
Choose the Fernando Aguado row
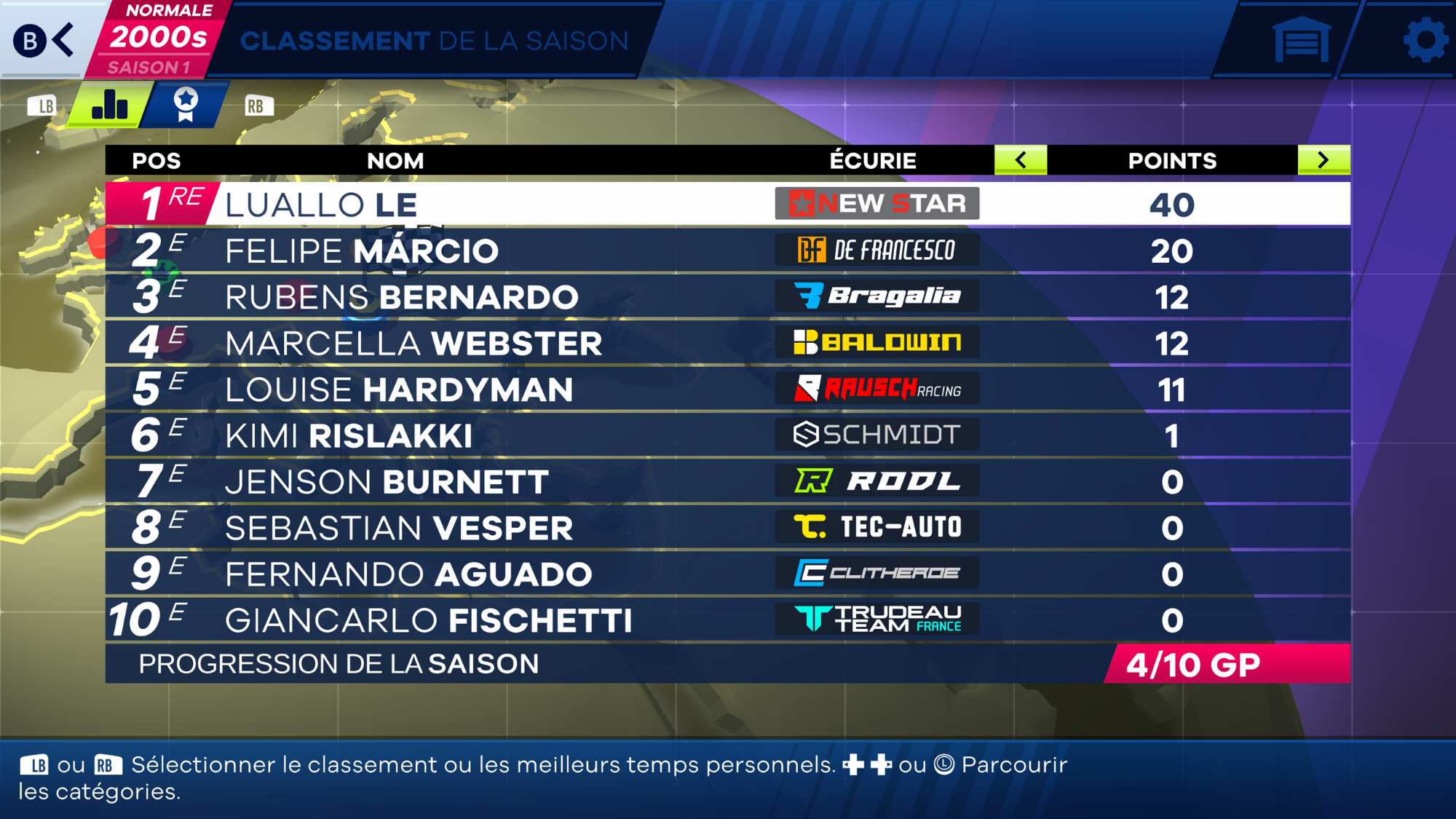click(x=728, y=574)
